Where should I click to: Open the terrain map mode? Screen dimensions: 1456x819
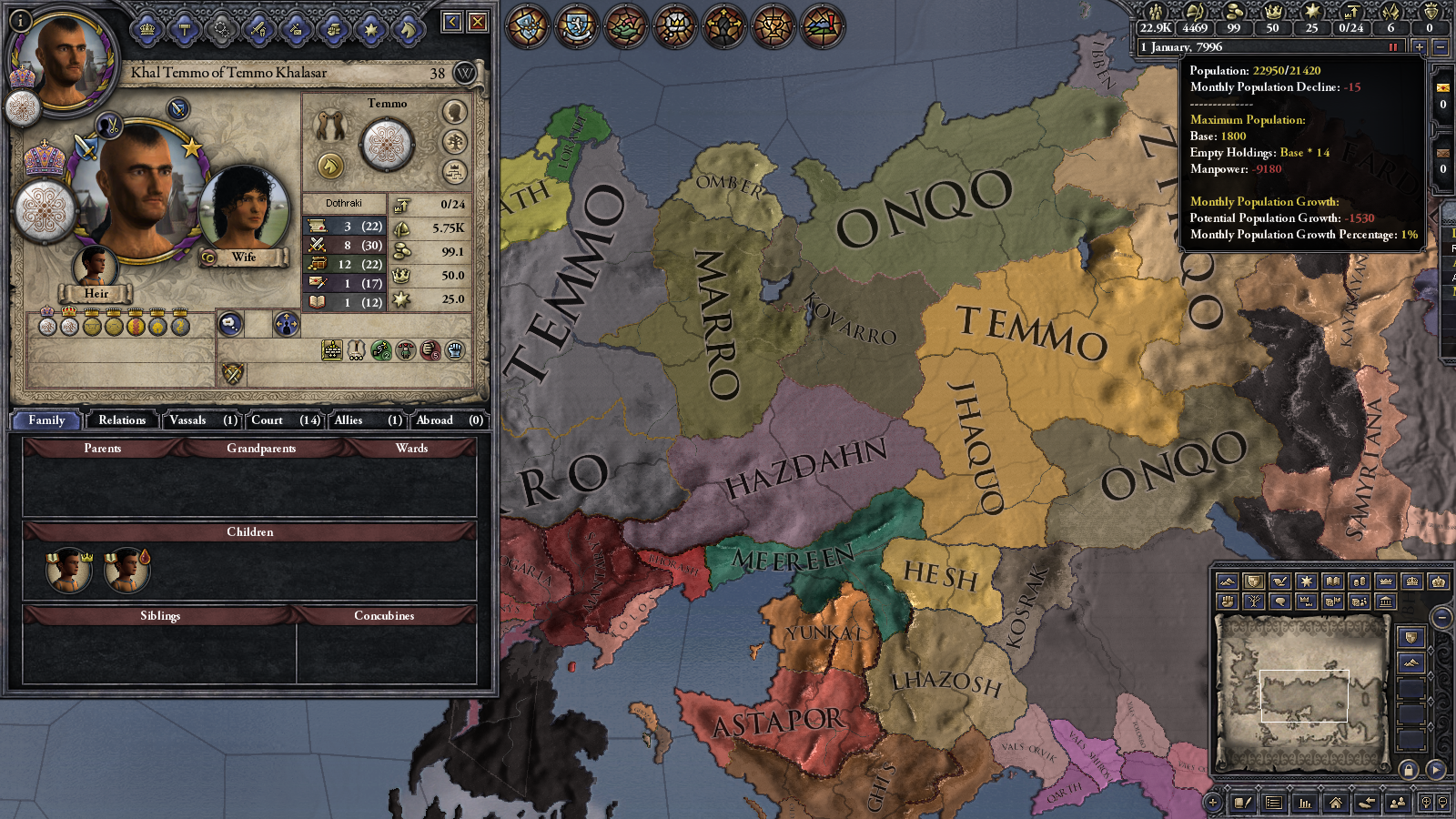coord(1228,581)
